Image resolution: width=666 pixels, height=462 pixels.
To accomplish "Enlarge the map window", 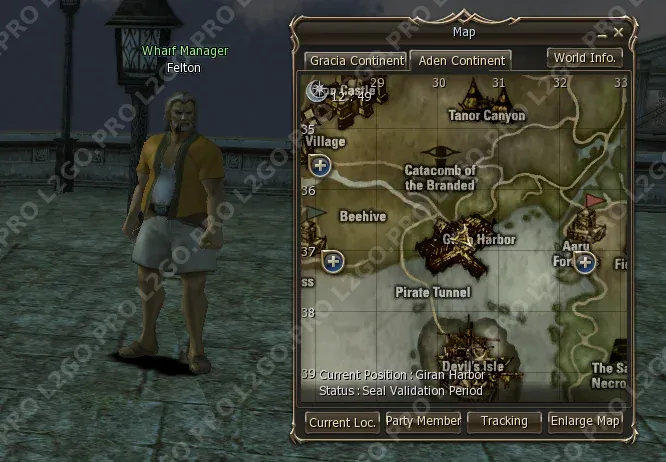I will pyautogui.click(x=585, y=422).
